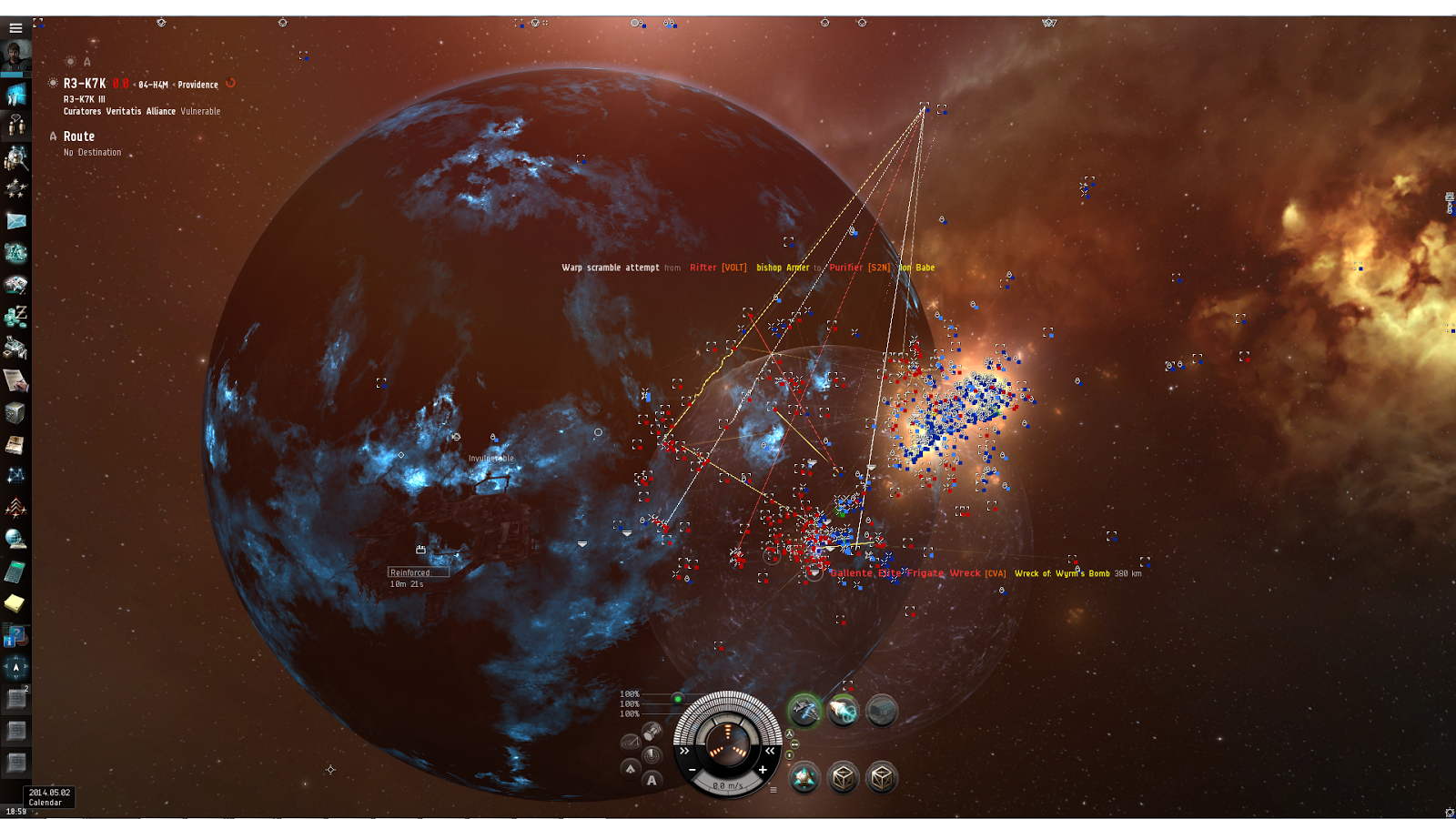Viewport: 1456px width, 819px height.
Task: Open the small HUD options menu below the speedometer
Action: pos(773,790)
